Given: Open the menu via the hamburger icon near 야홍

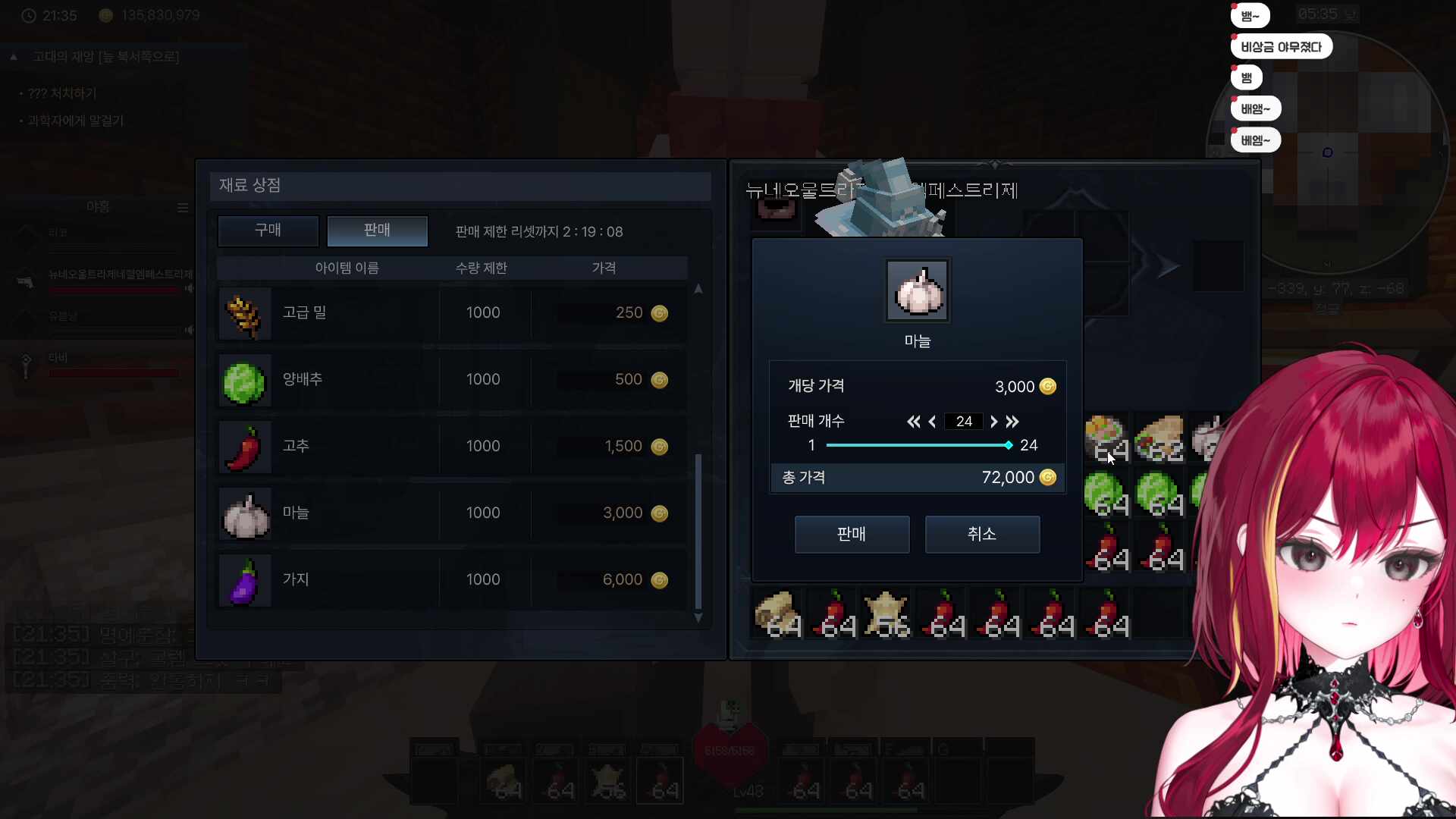Looking at the screenshot, I should click(x=183, y=208).
